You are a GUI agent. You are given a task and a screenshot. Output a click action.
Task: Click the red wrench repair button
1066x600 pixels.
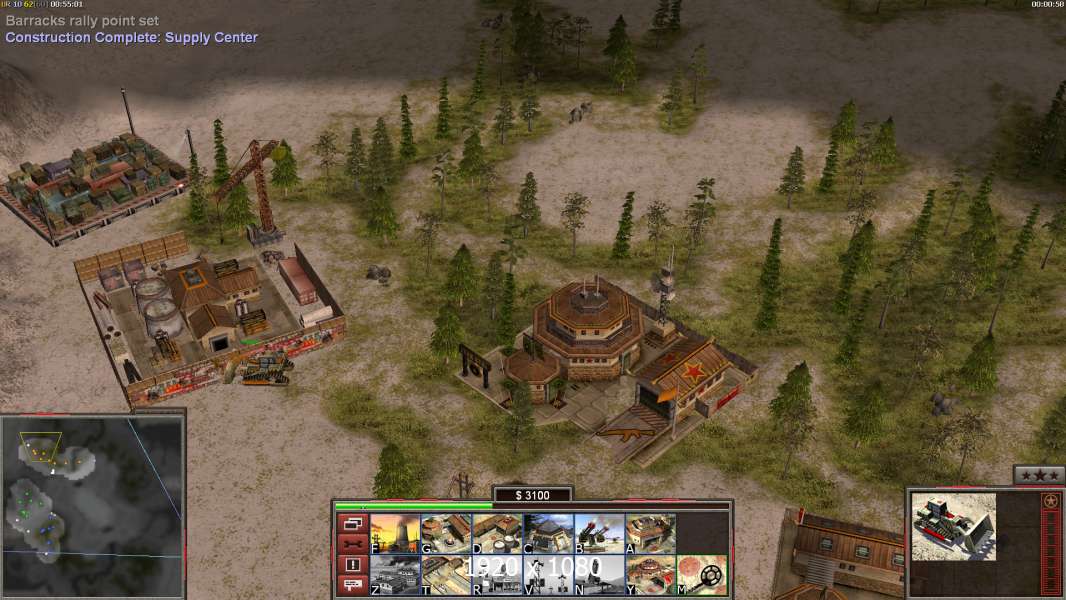pos(352,544)
